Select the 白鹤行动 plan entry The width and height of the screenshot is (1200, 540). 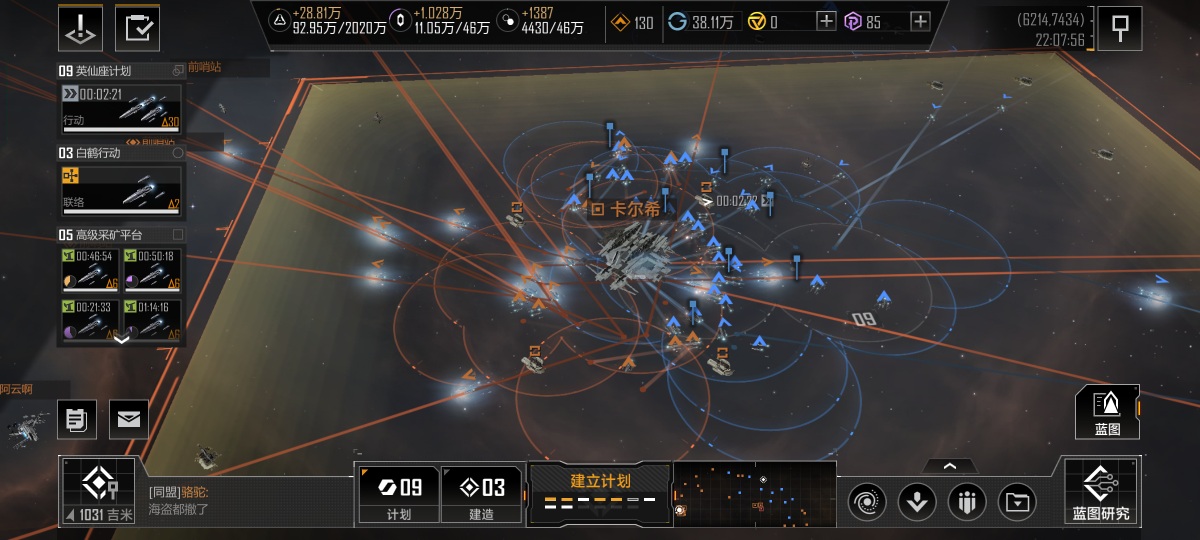[121, 180]
